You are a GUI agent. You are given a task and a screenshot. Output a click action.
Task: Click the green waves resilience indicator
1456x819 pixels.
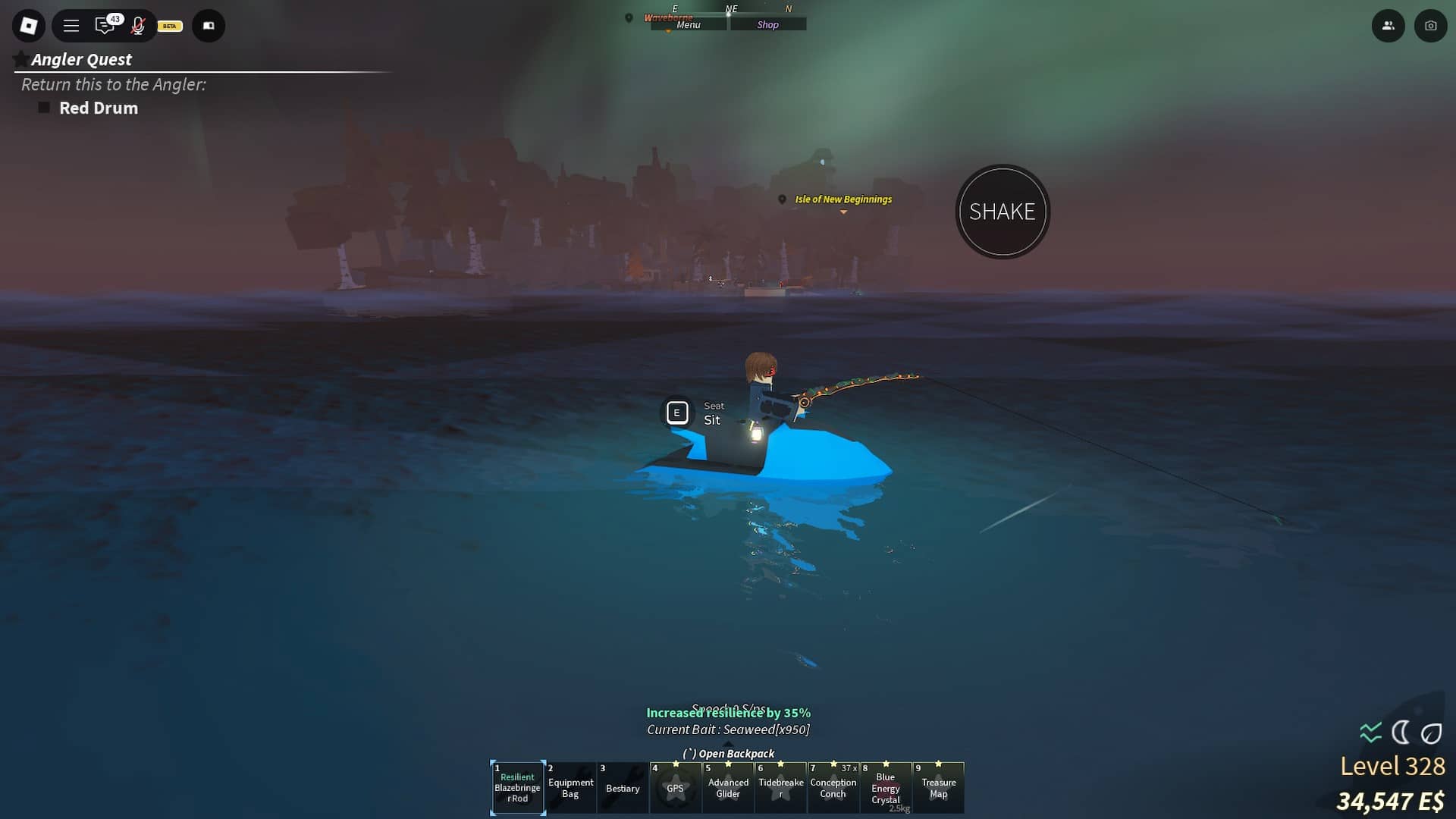coord(1369,731)
